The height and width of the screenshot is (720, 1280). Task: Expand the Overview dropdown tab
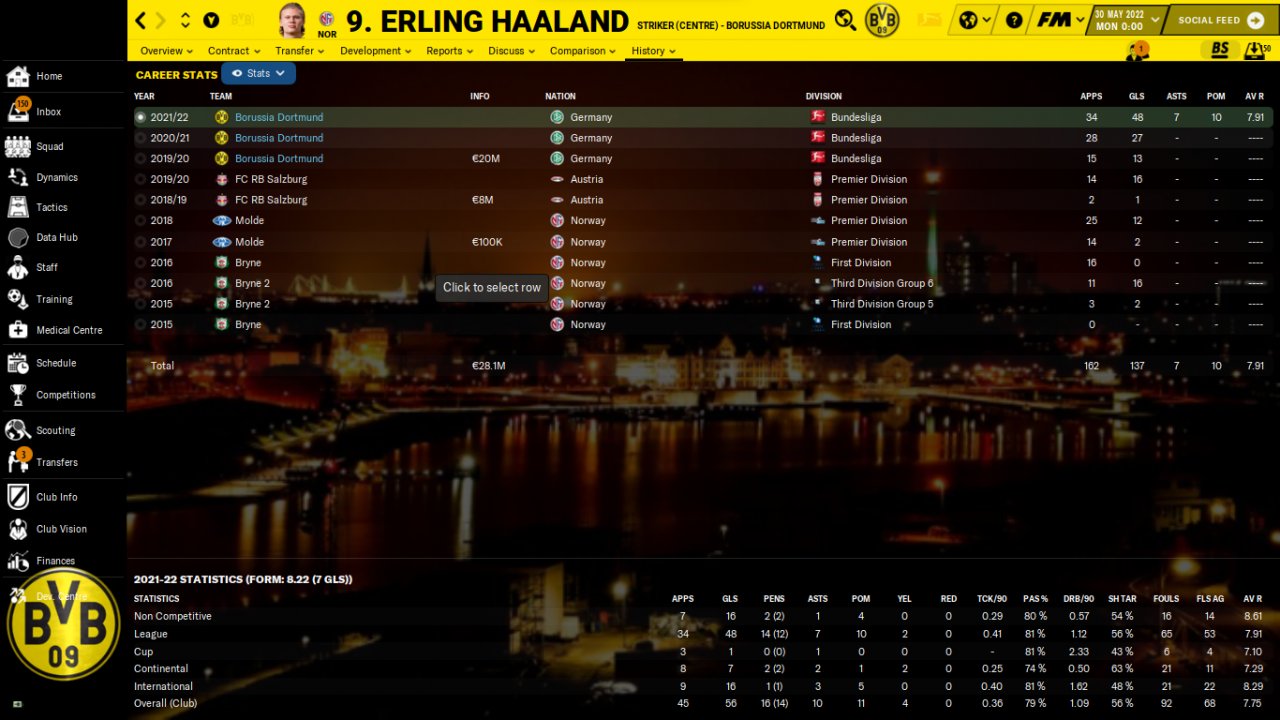pyautogui.click(x=166, y=51)
